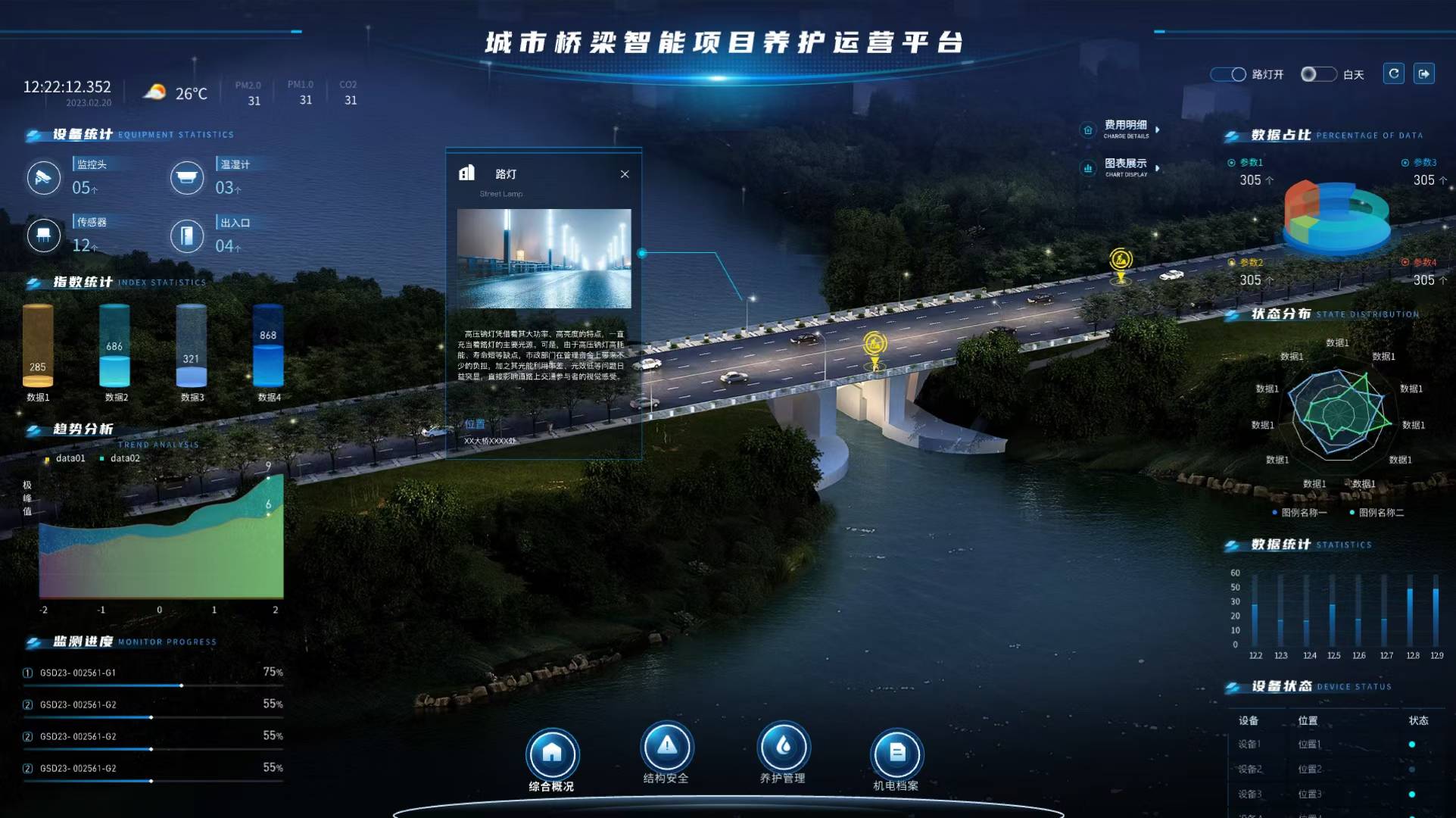Image resolution: width=1456 pixels, height=818 pixels.
Task: Toggle the 白天 daytime switch
Action: (x=1318, y=74)
